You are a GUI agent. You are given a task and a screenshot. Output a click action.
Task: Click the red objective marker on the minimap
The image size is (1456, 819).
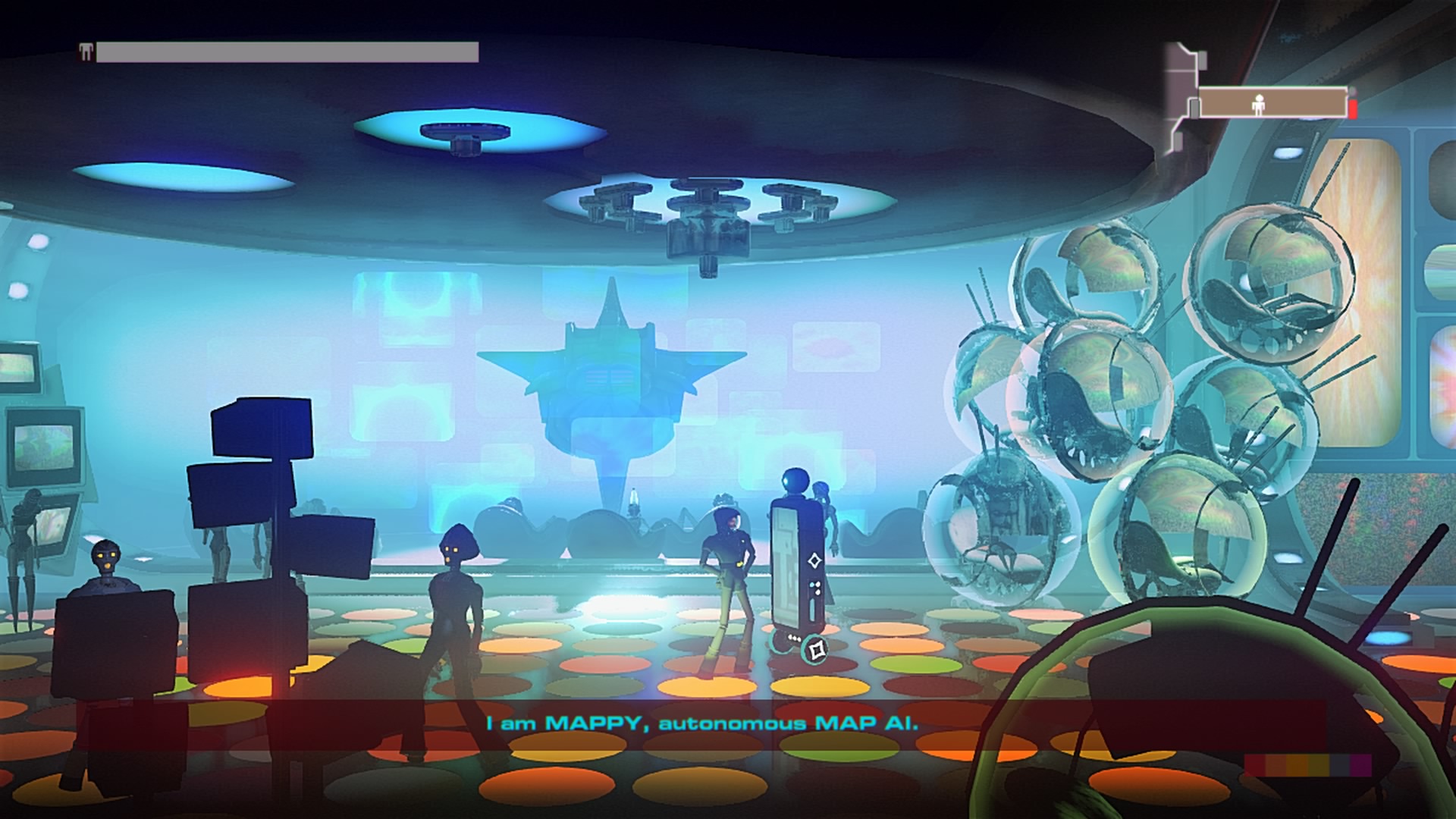coord(1353,110)
